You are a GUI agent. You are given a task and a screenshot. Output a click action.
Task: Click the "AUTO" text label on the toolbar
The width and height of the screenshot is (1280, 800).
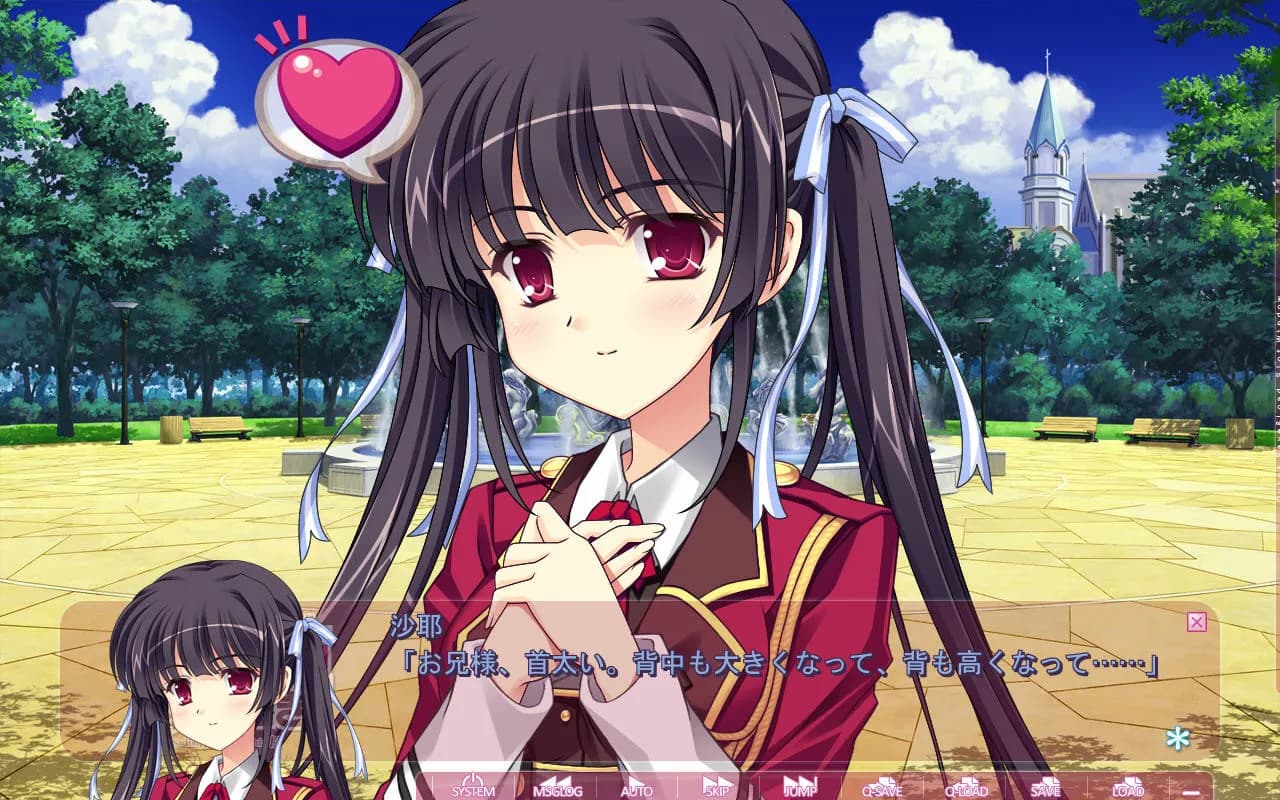point(637,790)
